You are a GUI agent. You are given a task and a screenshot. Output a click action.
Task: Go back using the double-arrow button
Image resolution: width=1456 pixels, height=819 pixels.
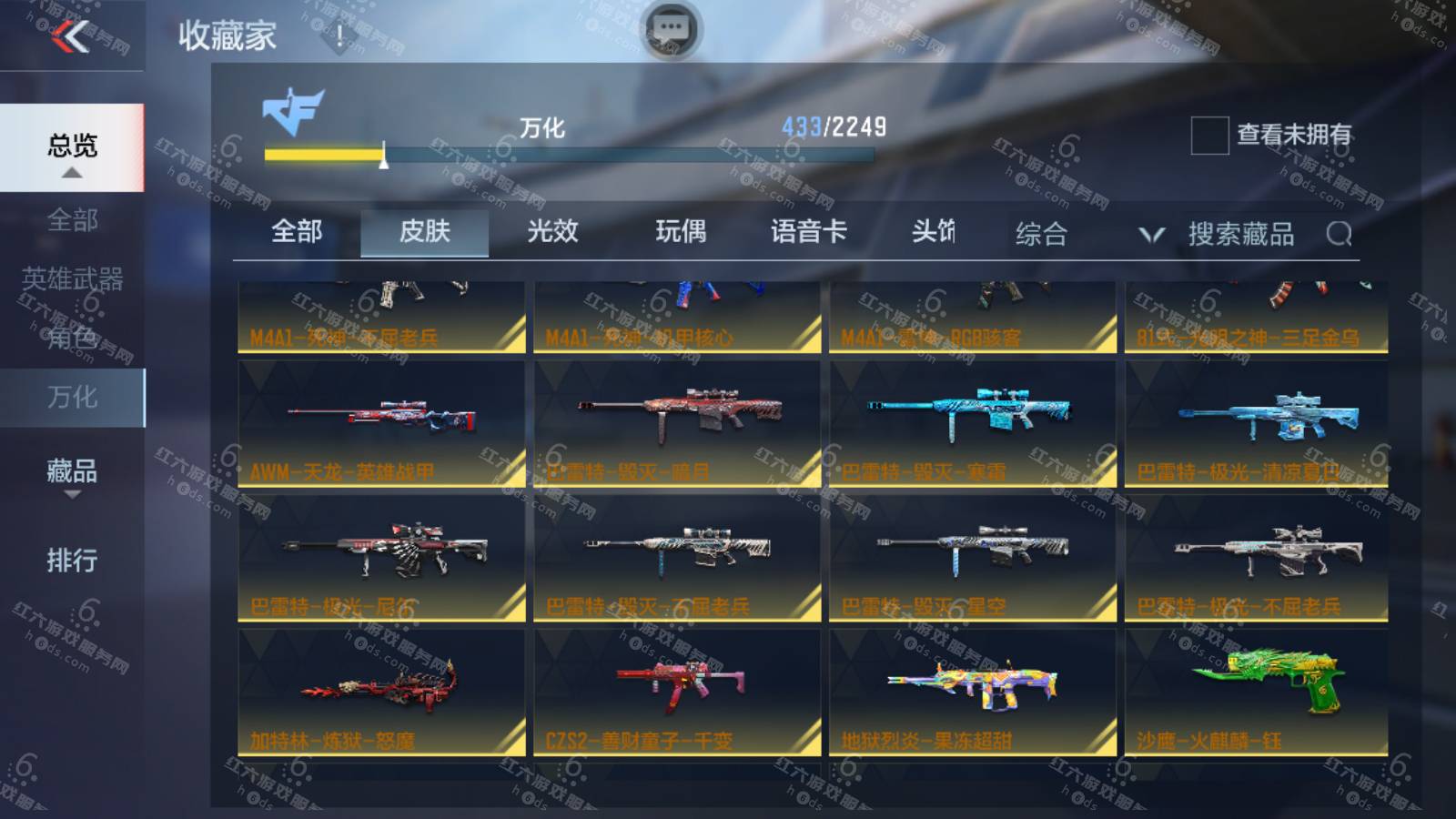70,36
